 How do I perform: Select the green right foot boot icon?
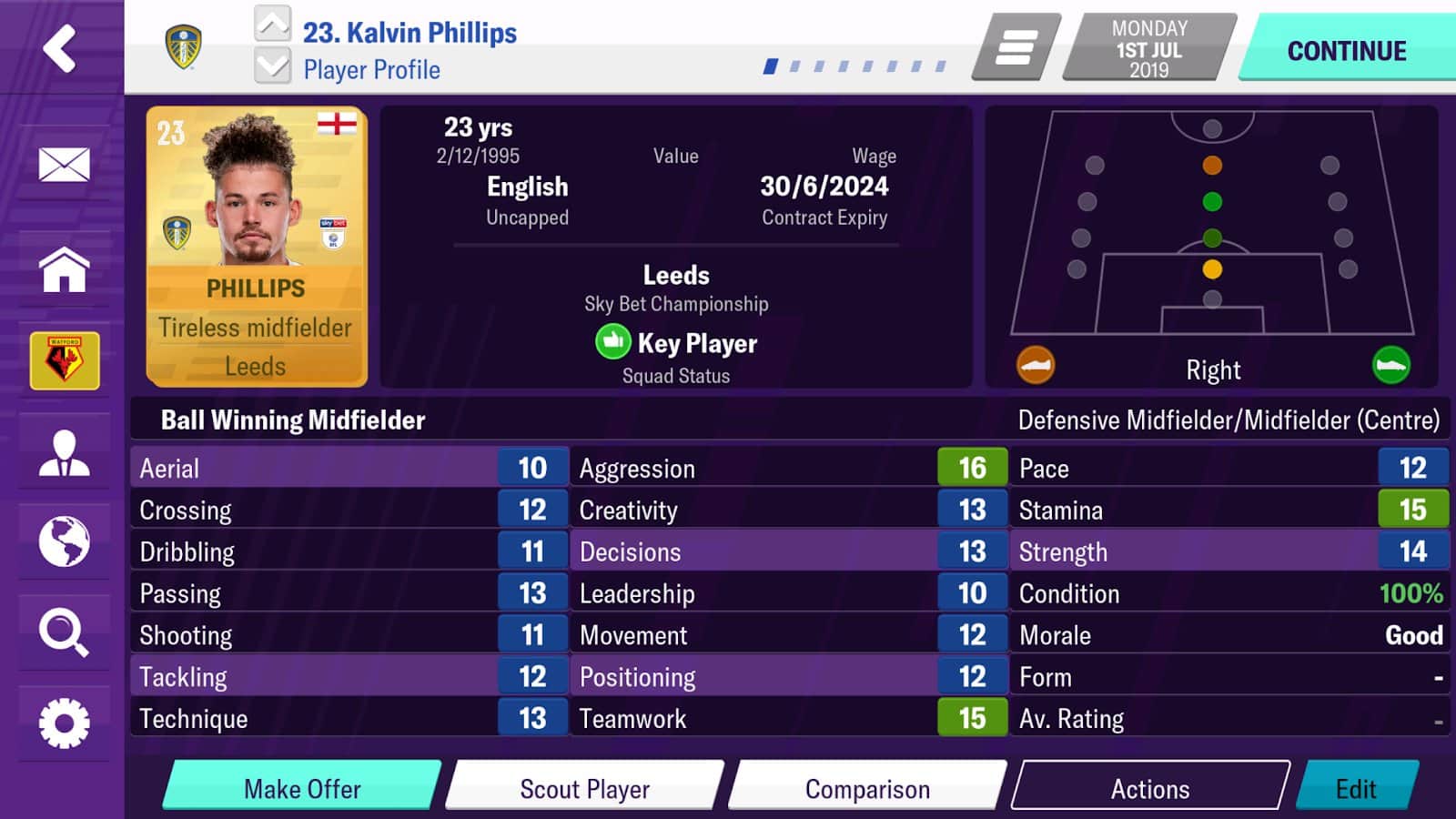click(1392, 366)
